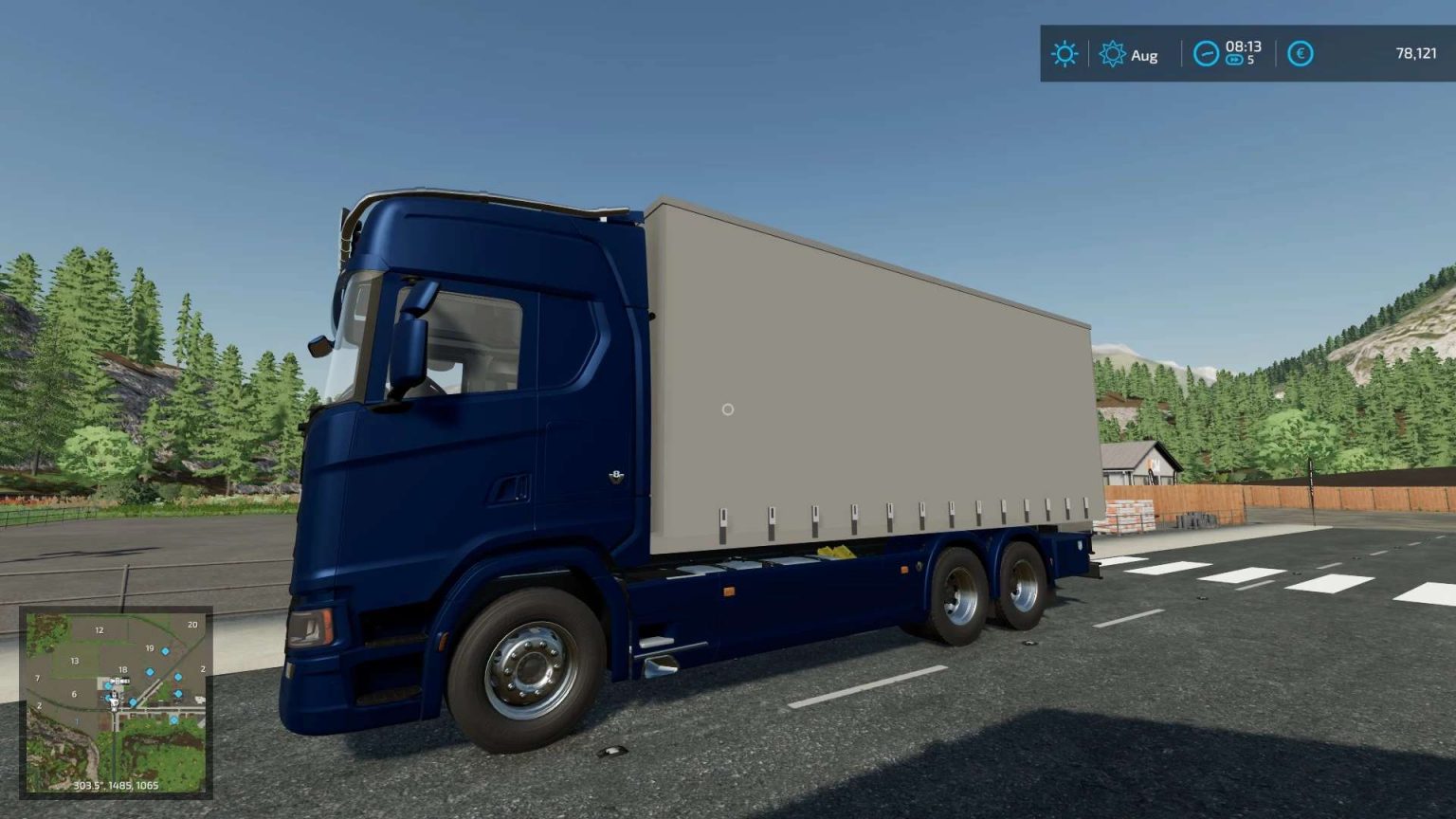Click the August season calendar icon
This screenshot has height=819, width=1456.
pos(1115,55)
